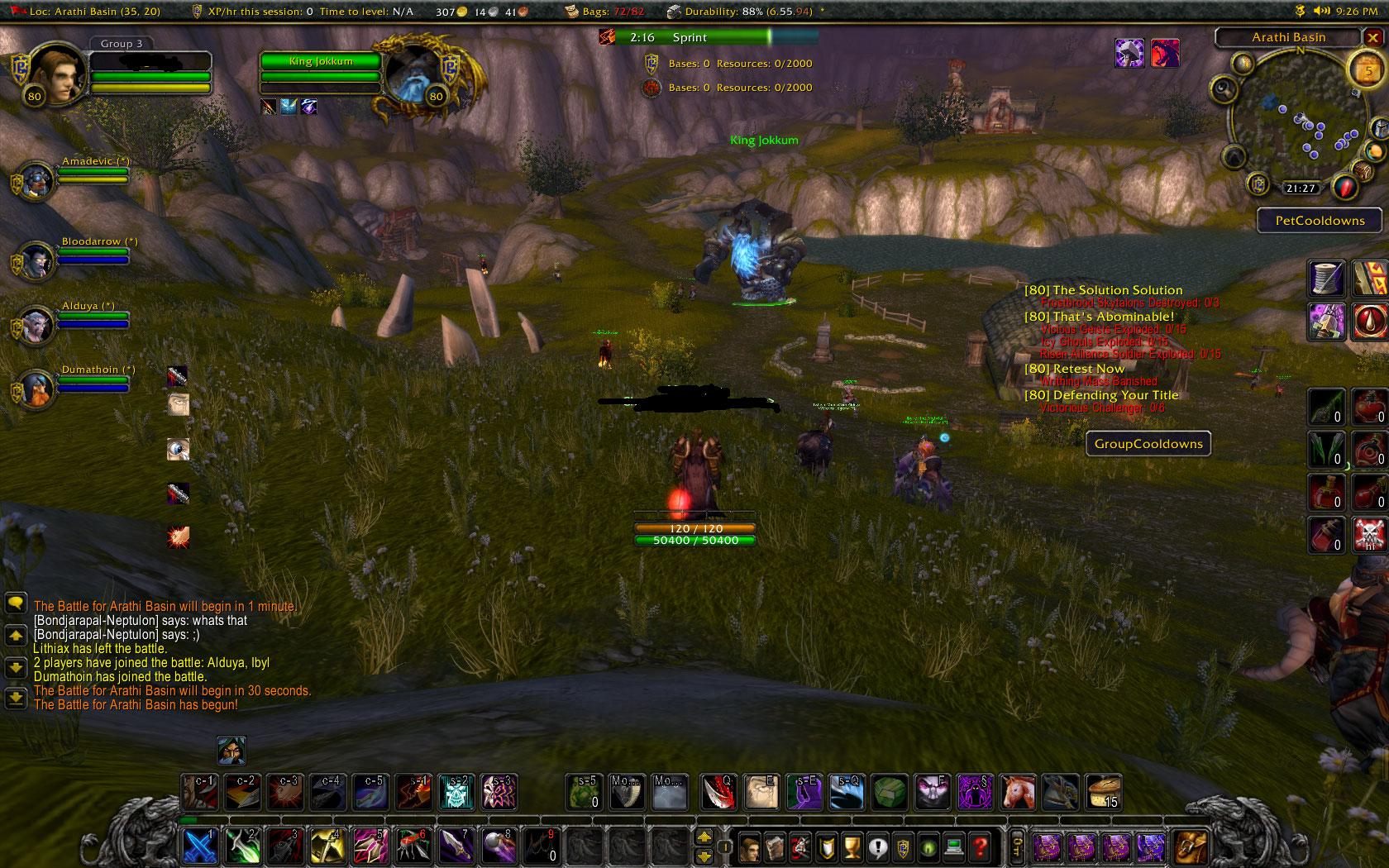
Task: Open the red question mark help button
Action: click(x=981, y=847)
